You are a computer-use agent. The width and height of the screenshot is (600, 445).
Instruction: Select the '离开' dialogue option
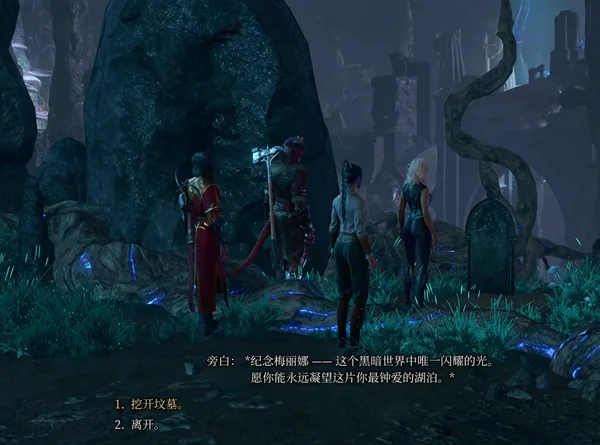(x=143, y=422)
